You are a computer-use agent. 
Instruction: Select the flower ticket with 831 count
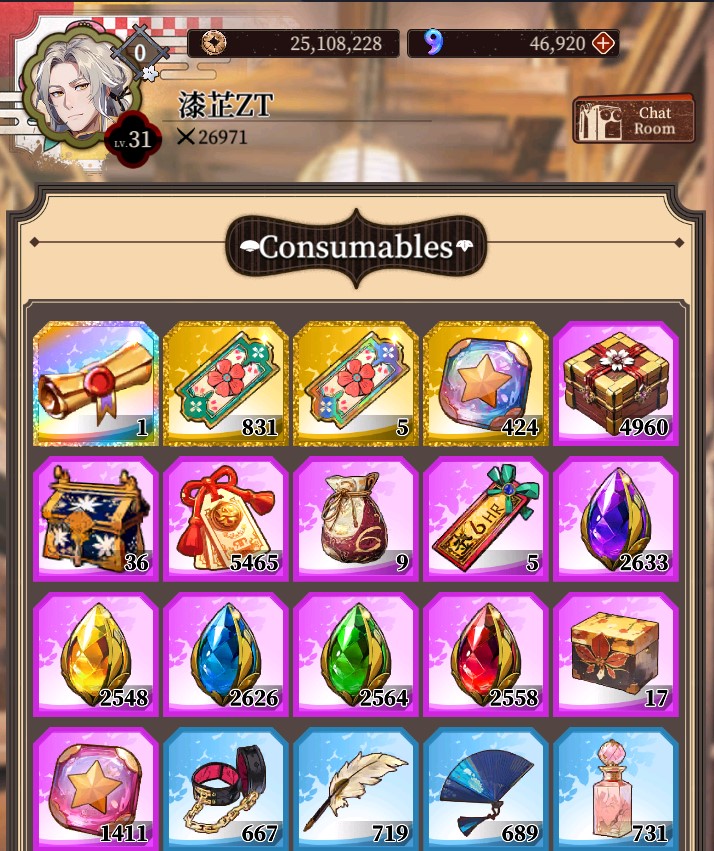click(x=226, y=383)
